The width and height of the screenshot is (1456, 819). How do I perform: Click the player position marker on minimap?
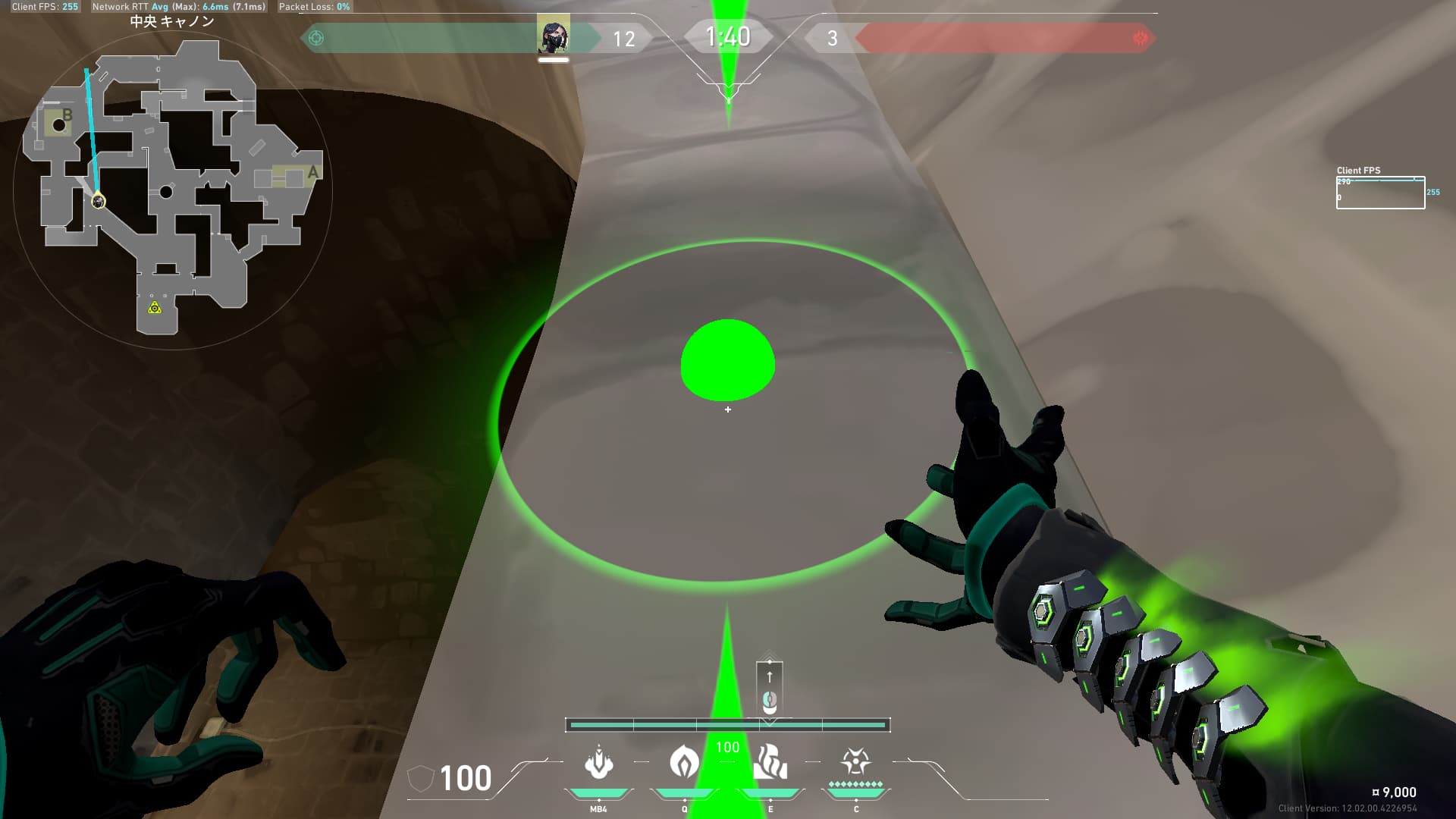tap(99, 201)
